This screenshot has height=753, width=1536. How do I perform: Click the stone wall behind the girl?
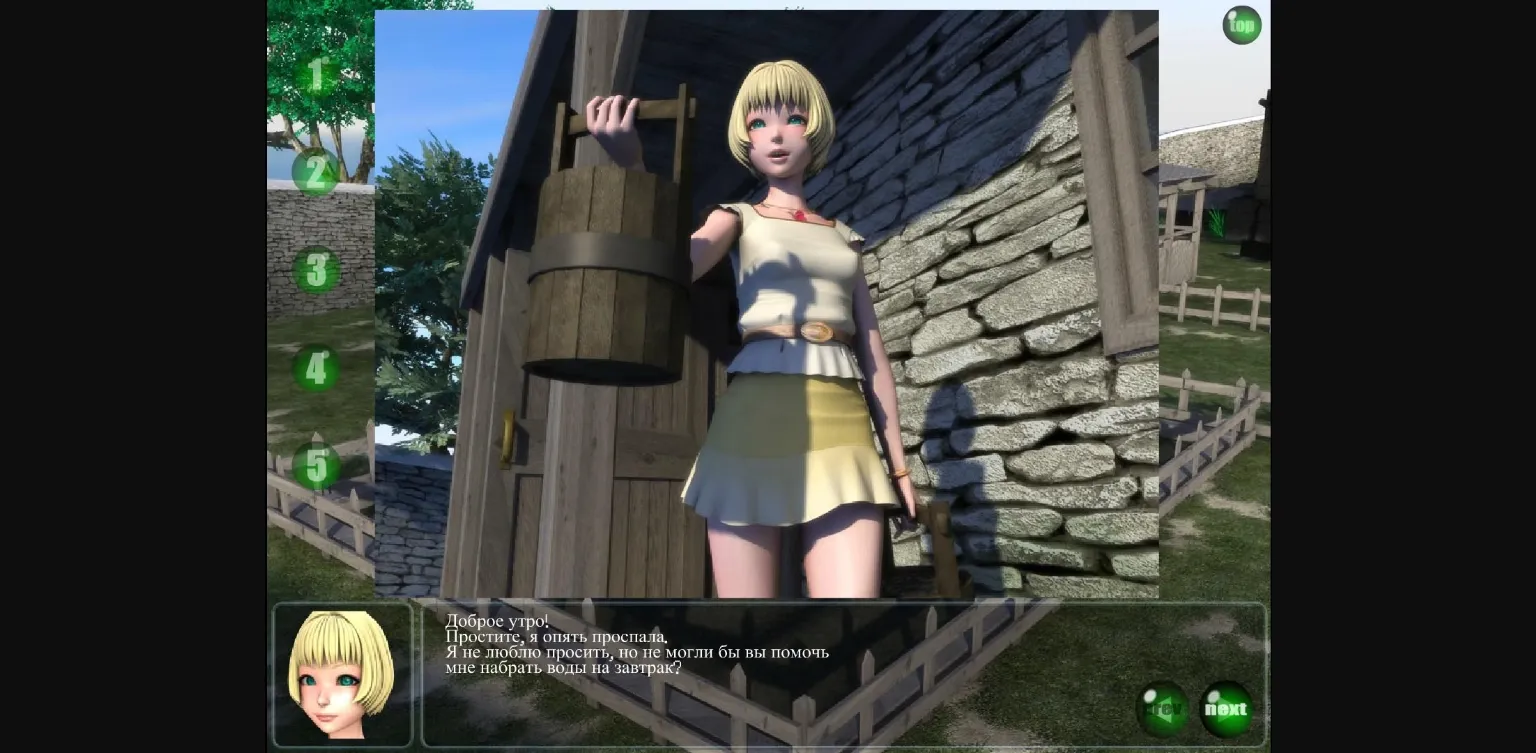(x=1000, y=300)
